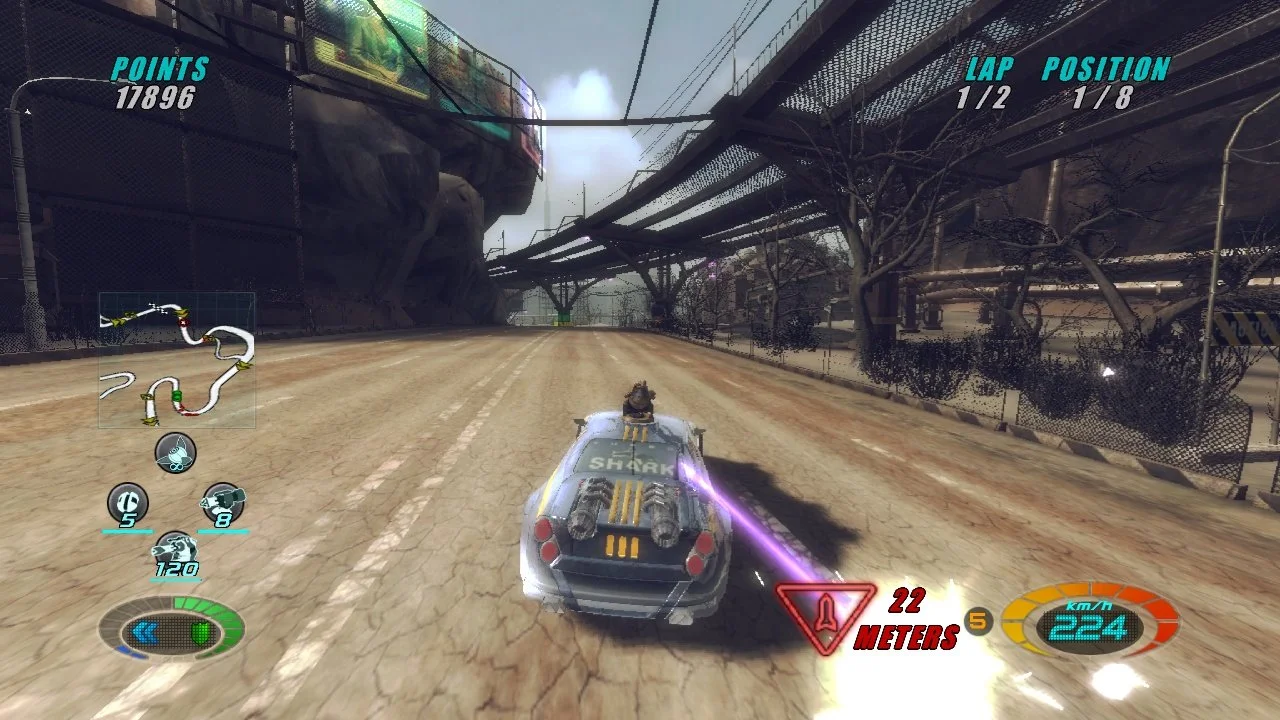Select the mine weapon icon
Viewport: 1280px width, 720px height.
click(175, 452)
